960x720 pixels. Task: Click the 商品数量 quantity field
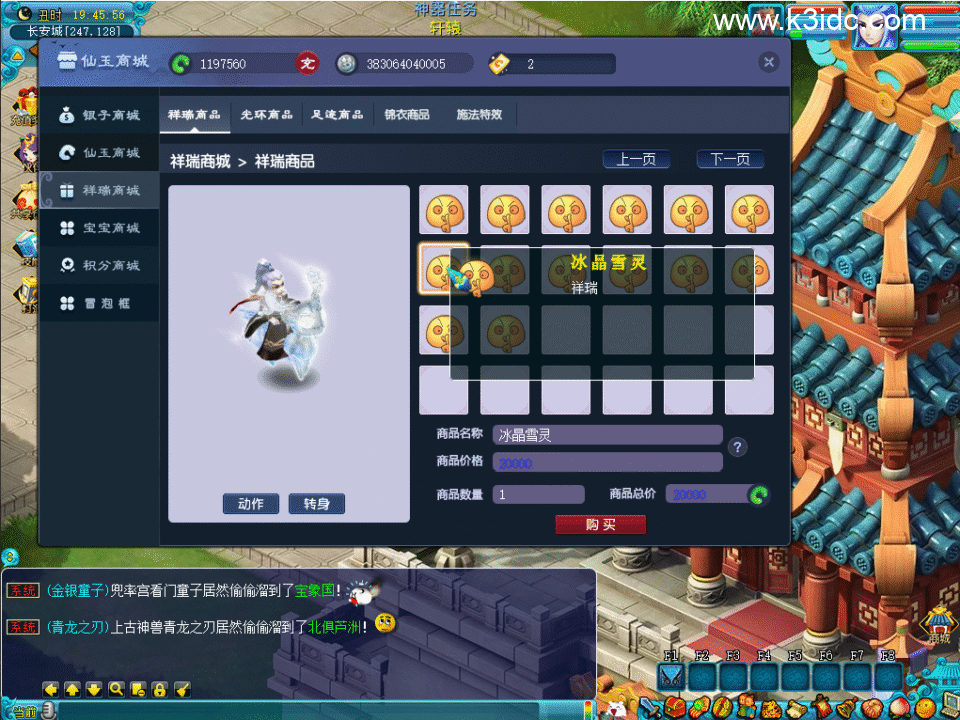[538, 495]
